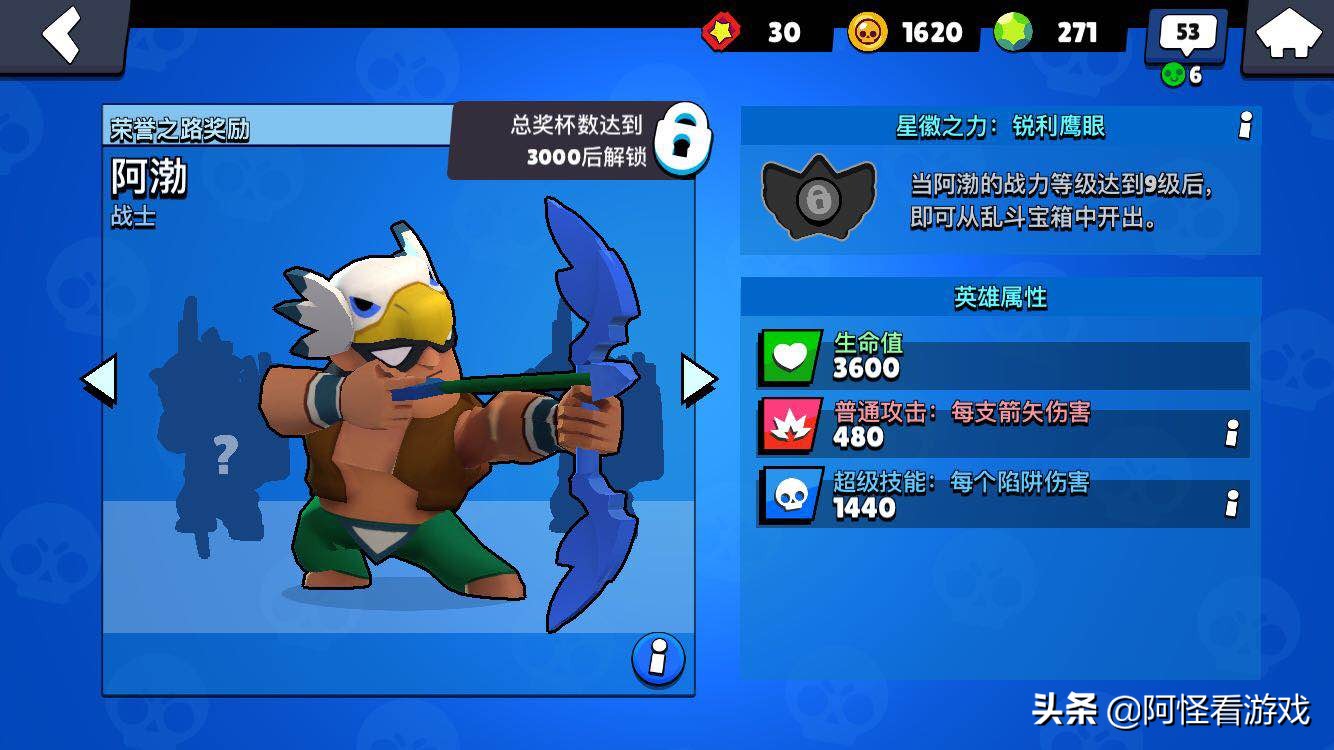
Task: Open the home screen via house icon
Action: (1288, 35)
